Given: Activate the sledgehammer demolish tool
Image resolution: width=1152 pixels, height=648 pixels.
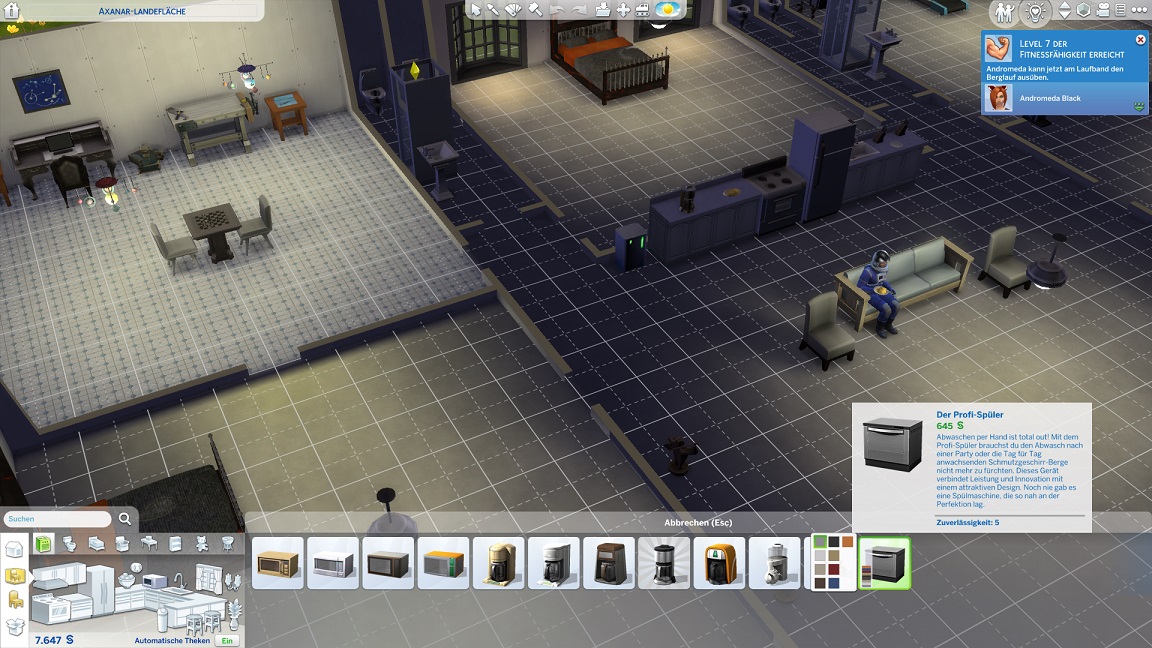Looking at the screenshot, I should (x=534, y=10).
